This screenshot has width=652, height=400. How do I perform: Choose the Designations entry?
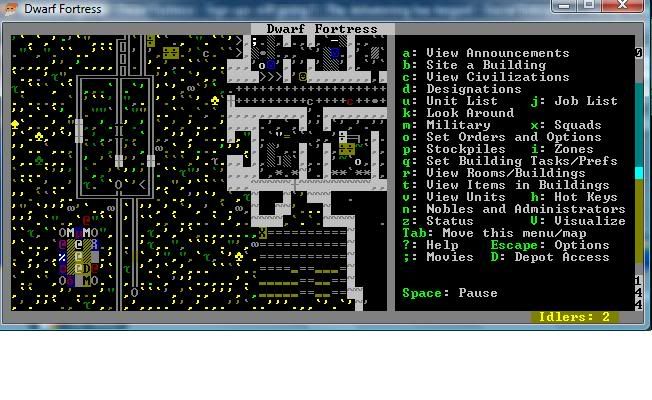click(x=461, y=89)
